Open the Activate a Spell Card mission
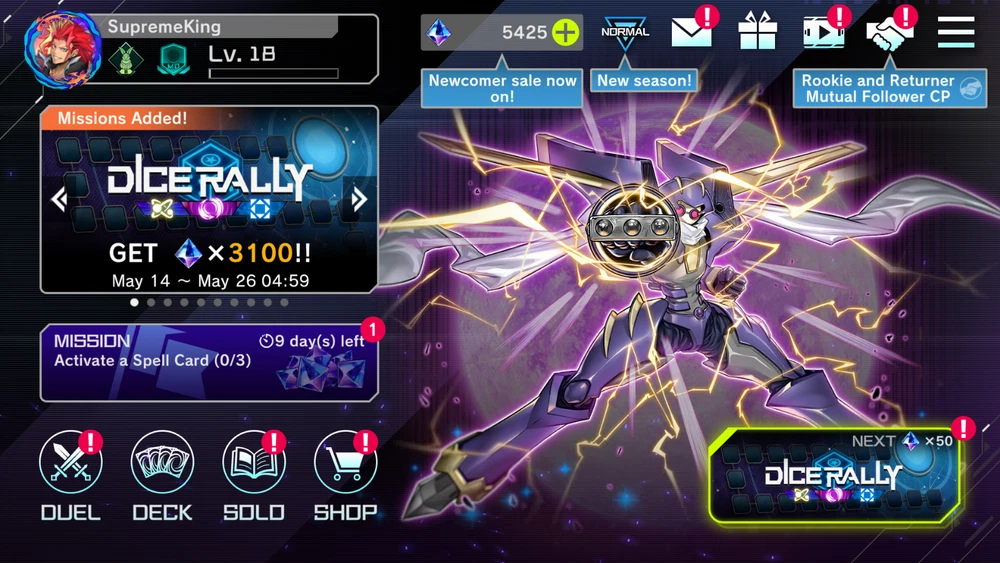 pyautogui.click(x=209, y=362)
